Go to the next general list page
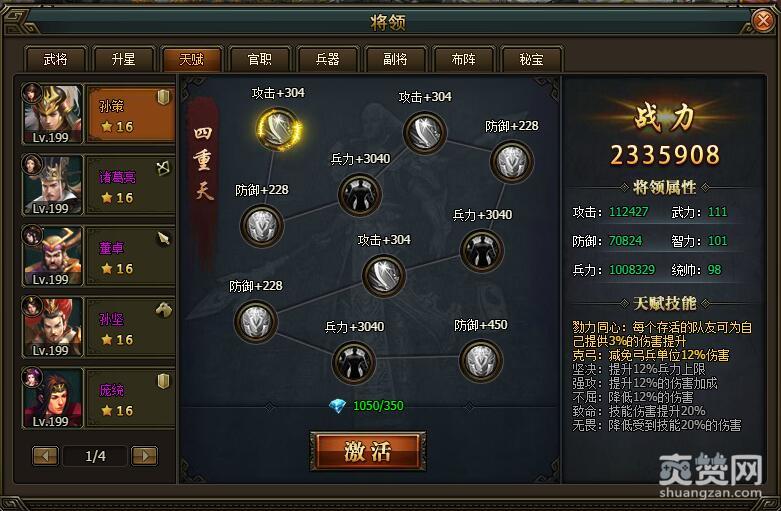 [x=145, y=456]
